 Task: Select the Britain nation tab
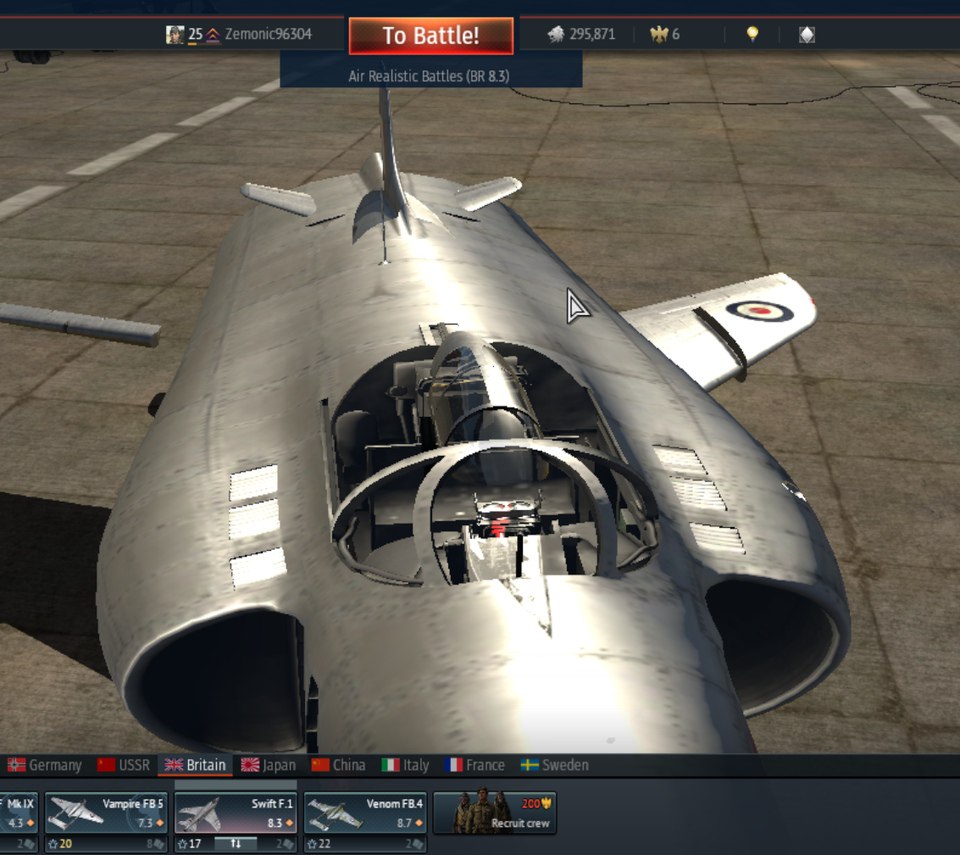[195, 765]
